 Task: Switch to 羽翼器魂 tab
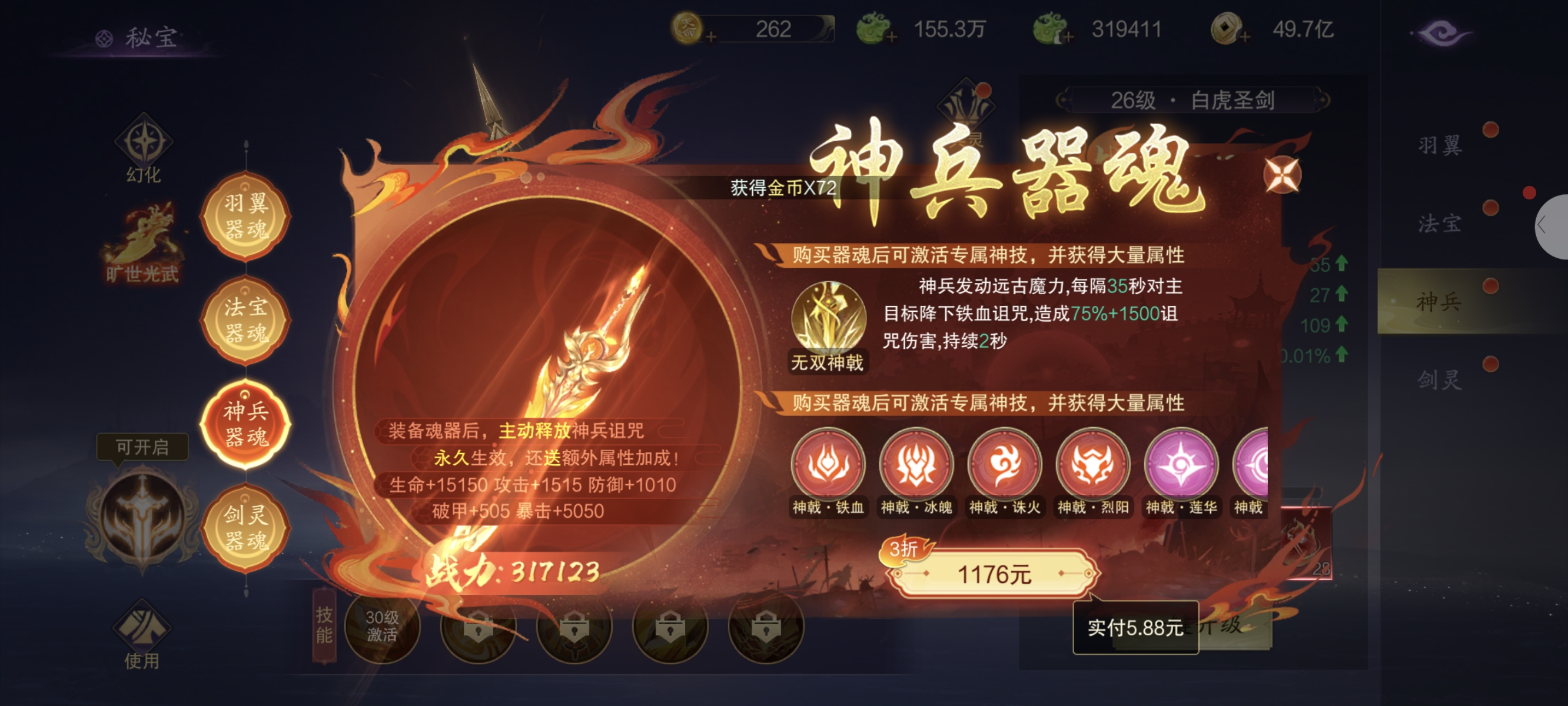click(x=245, y=216)
